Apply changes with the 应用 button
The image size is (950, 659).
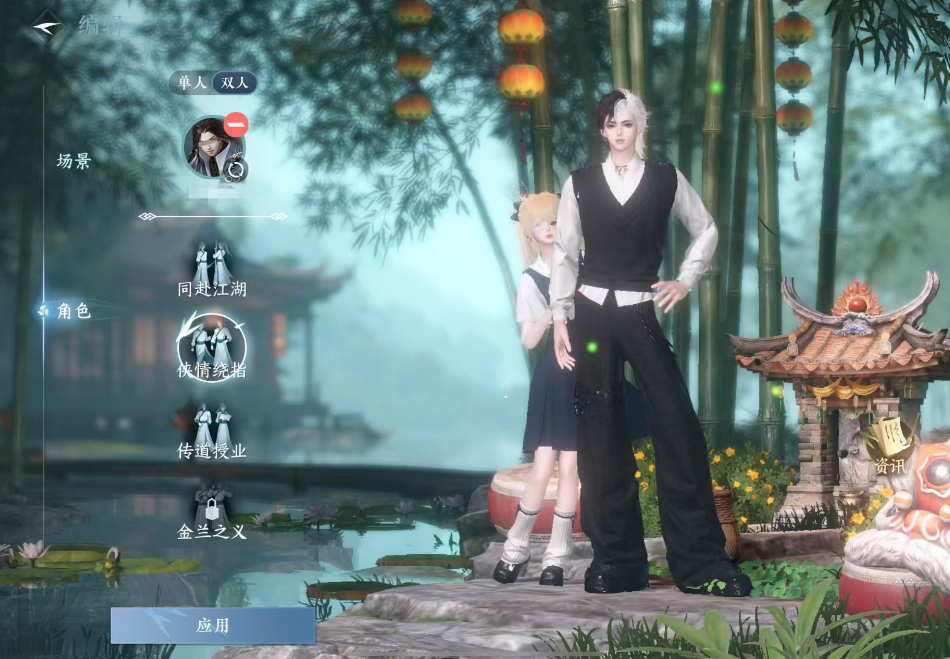(x=213, y=625)
